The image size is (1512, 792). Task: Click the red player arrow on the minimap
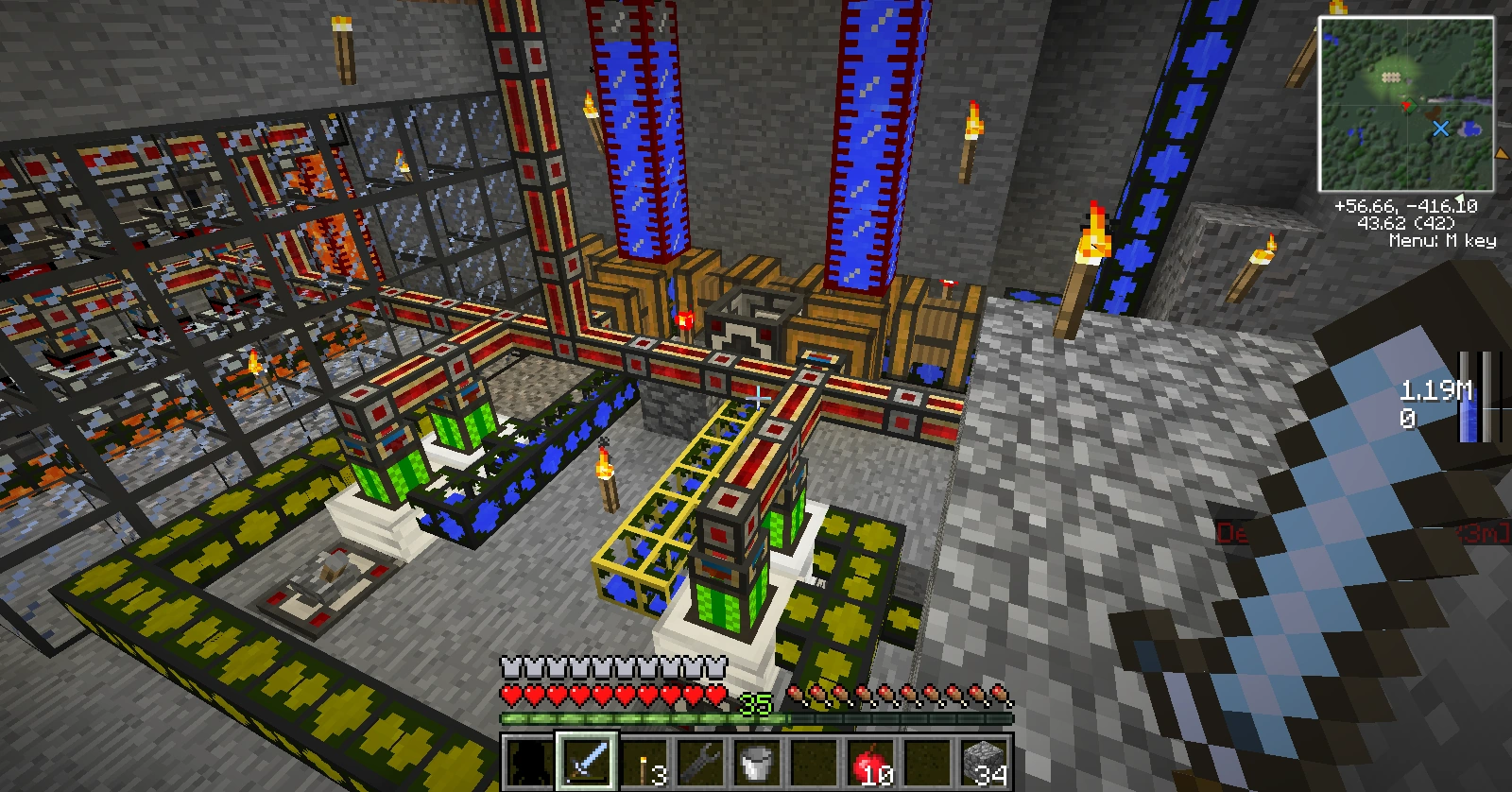[1406, 104]
